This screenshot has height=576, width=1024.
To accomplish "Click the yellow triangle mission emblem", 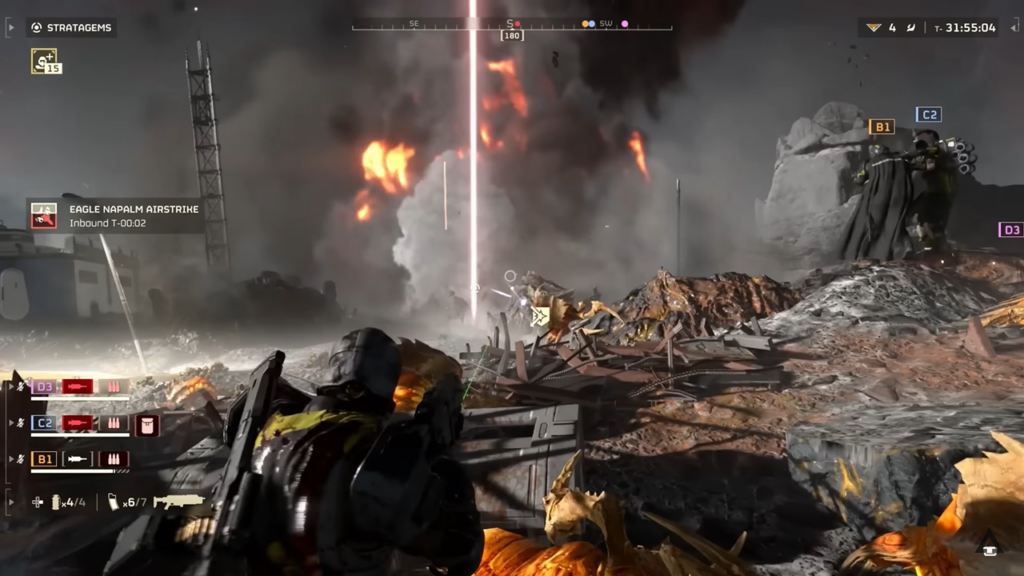I will pos(872,28).
